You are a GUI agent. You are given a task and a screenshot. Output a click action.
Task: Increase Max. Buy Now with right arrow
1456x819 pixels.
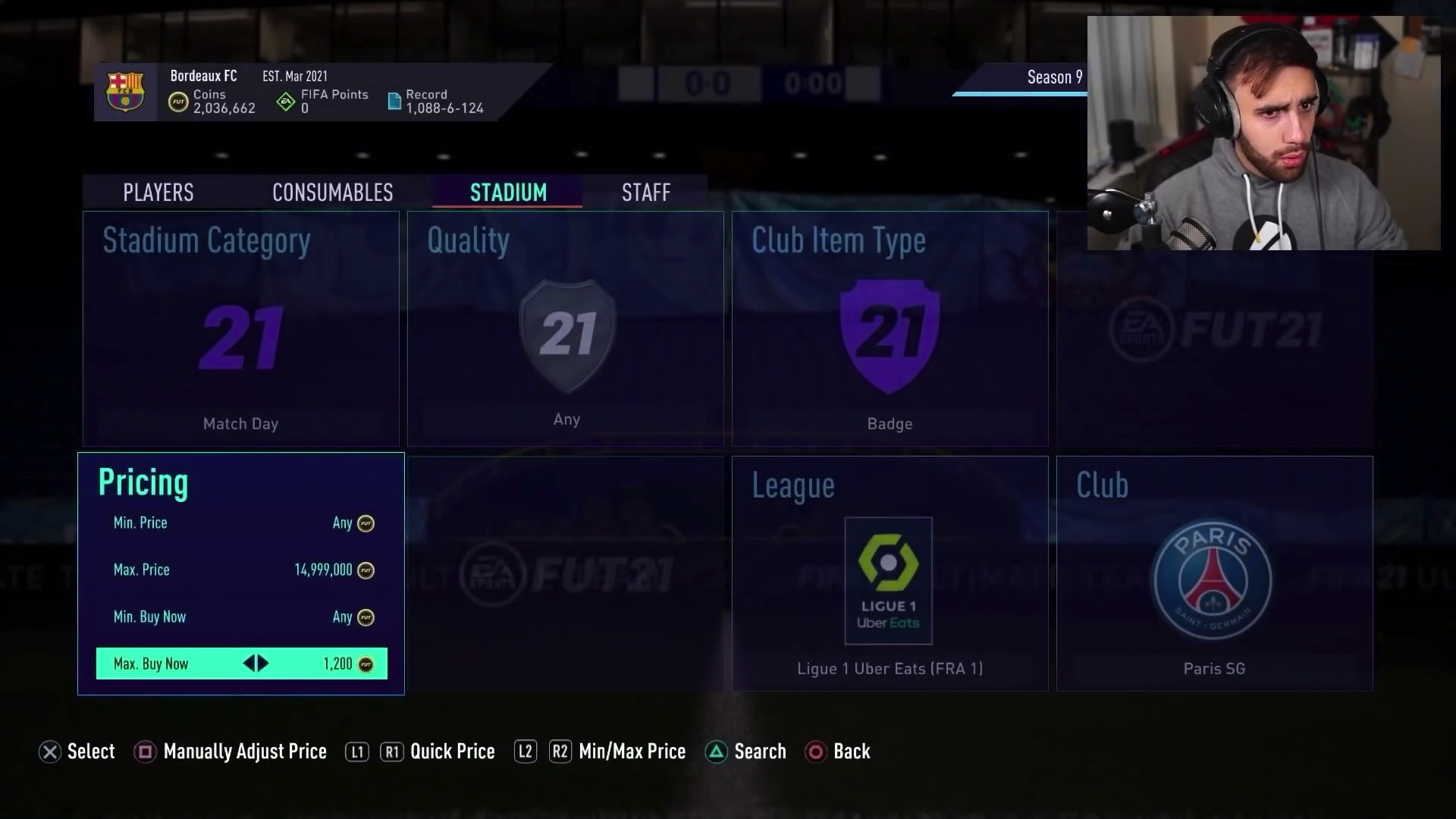click(263, 664)
